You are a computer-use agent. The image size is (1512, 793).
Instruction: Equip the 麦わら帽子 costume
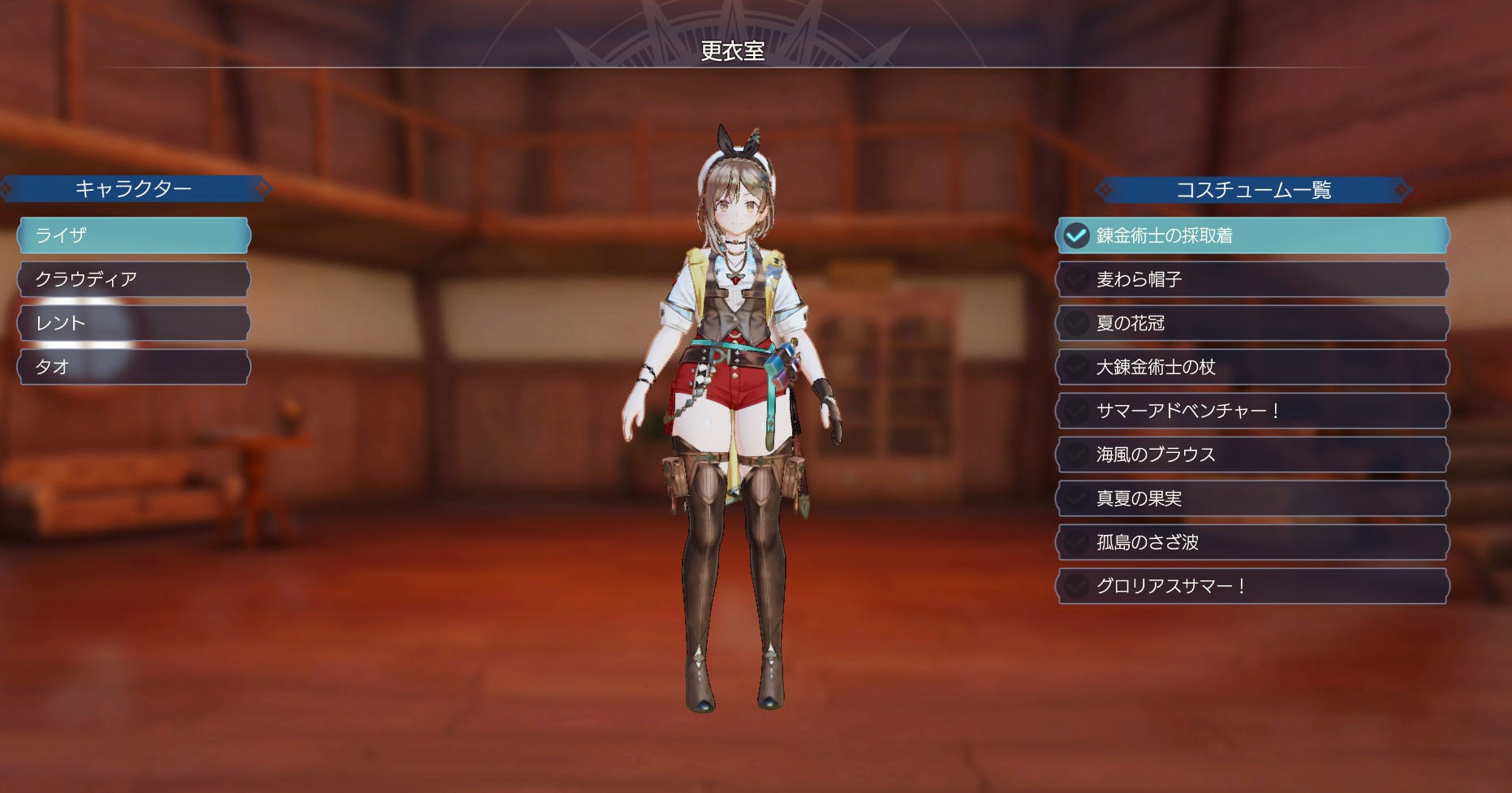pos(1252,279)
